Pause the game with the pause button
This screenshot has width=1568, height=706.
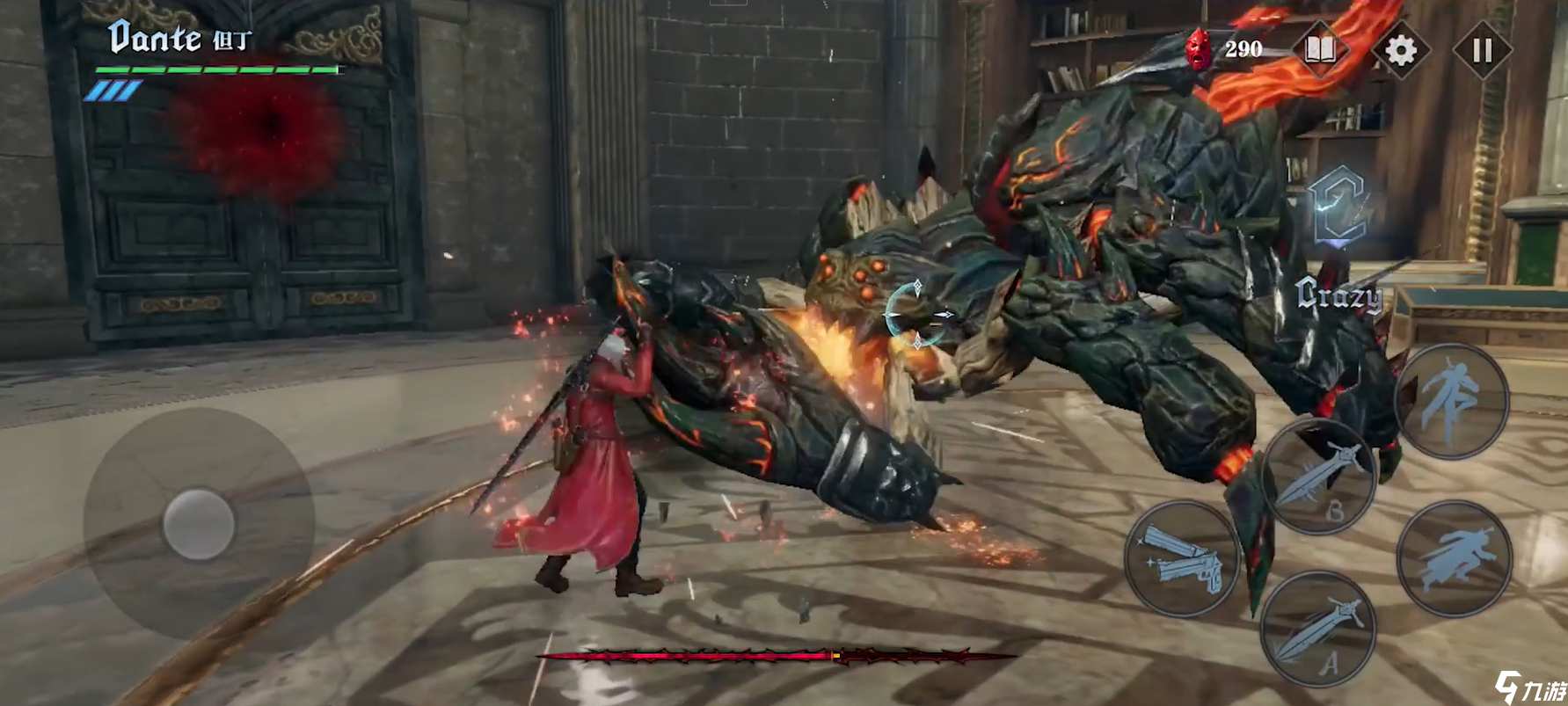pyautogui.click(x=1482, y=51)
